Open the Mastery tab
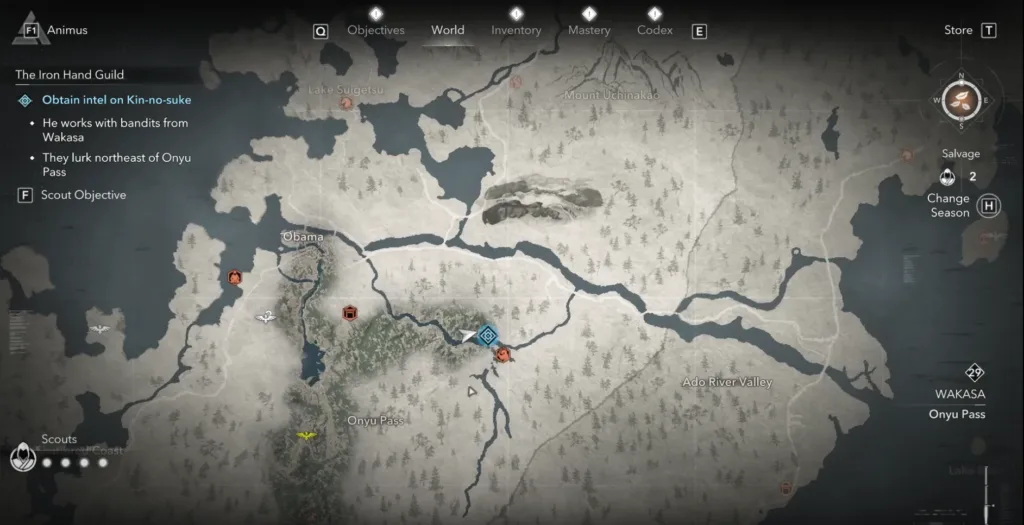Viewport: 1024px width, 525px height. click(x=589, y=30)
